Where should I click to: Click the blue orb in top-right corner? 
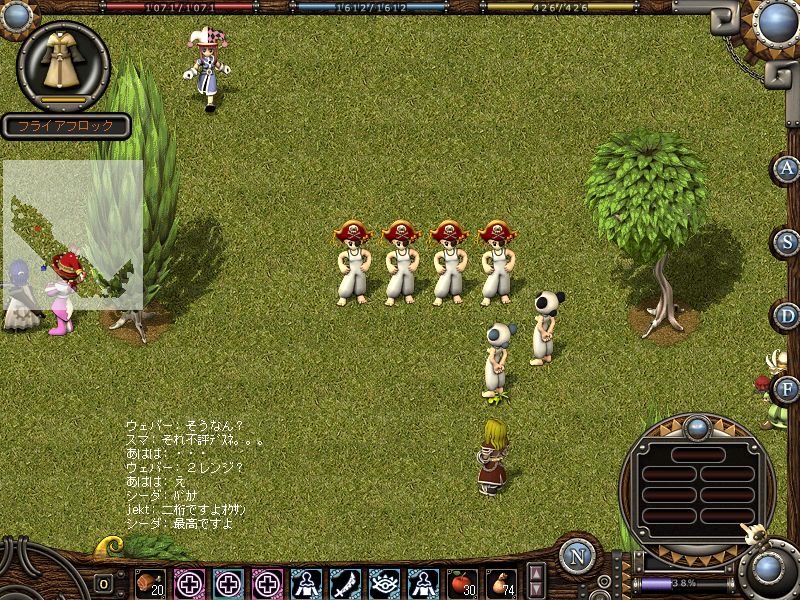[x=775, y=22]
